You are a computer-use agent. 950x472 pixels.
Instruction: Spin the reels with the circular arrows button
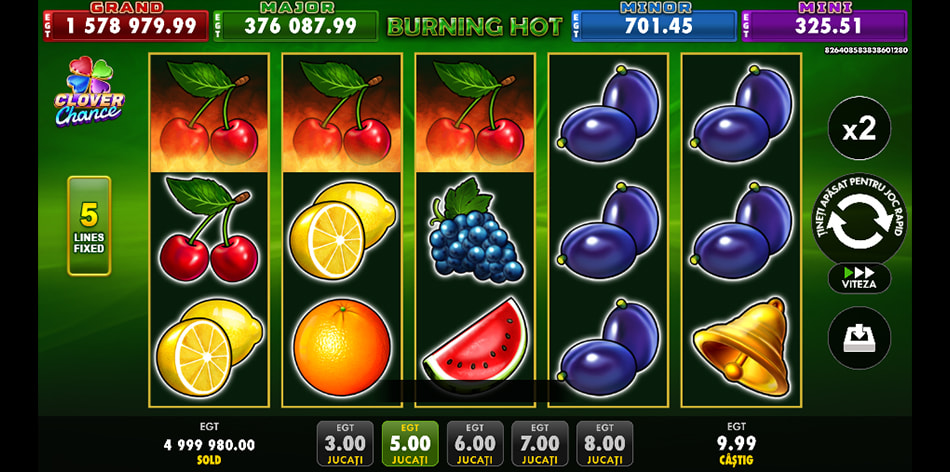(x=859, y=222)
